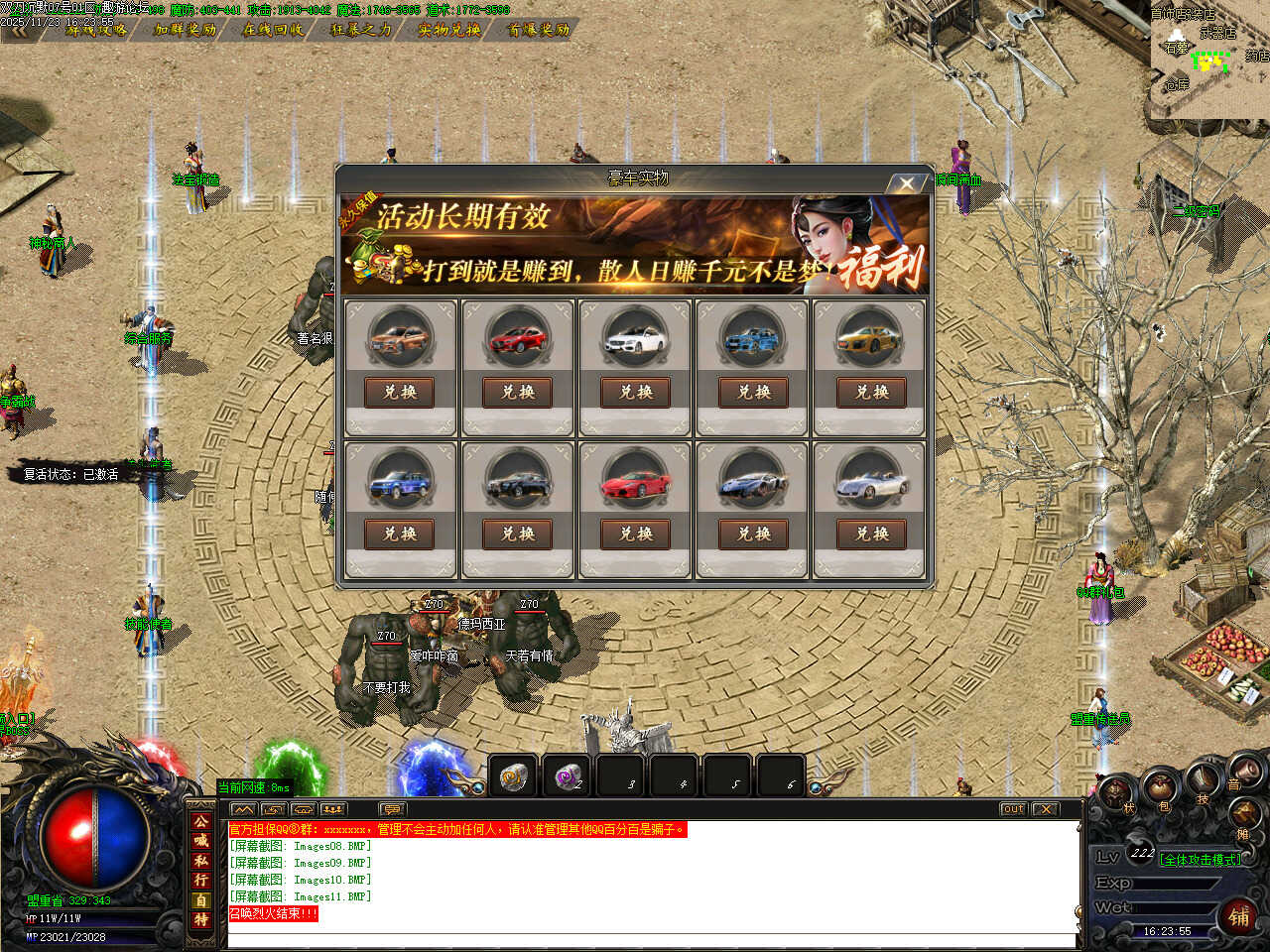Use the grey rune stone in hotbar slot 1

(513, 776)
